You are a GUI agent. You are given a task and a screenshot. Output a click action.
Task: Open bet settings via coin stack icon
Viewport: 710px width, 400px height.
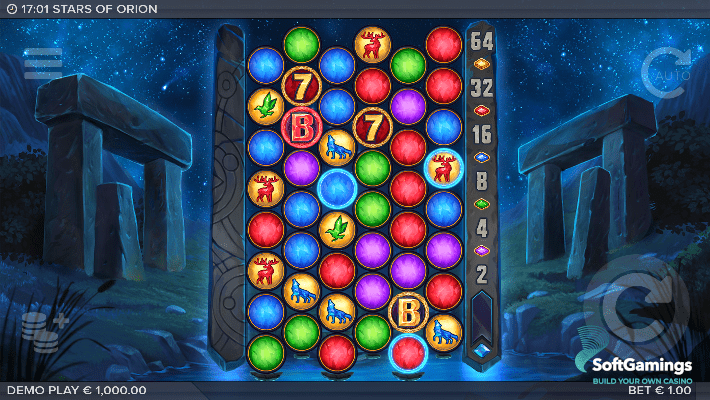(43, 331)
